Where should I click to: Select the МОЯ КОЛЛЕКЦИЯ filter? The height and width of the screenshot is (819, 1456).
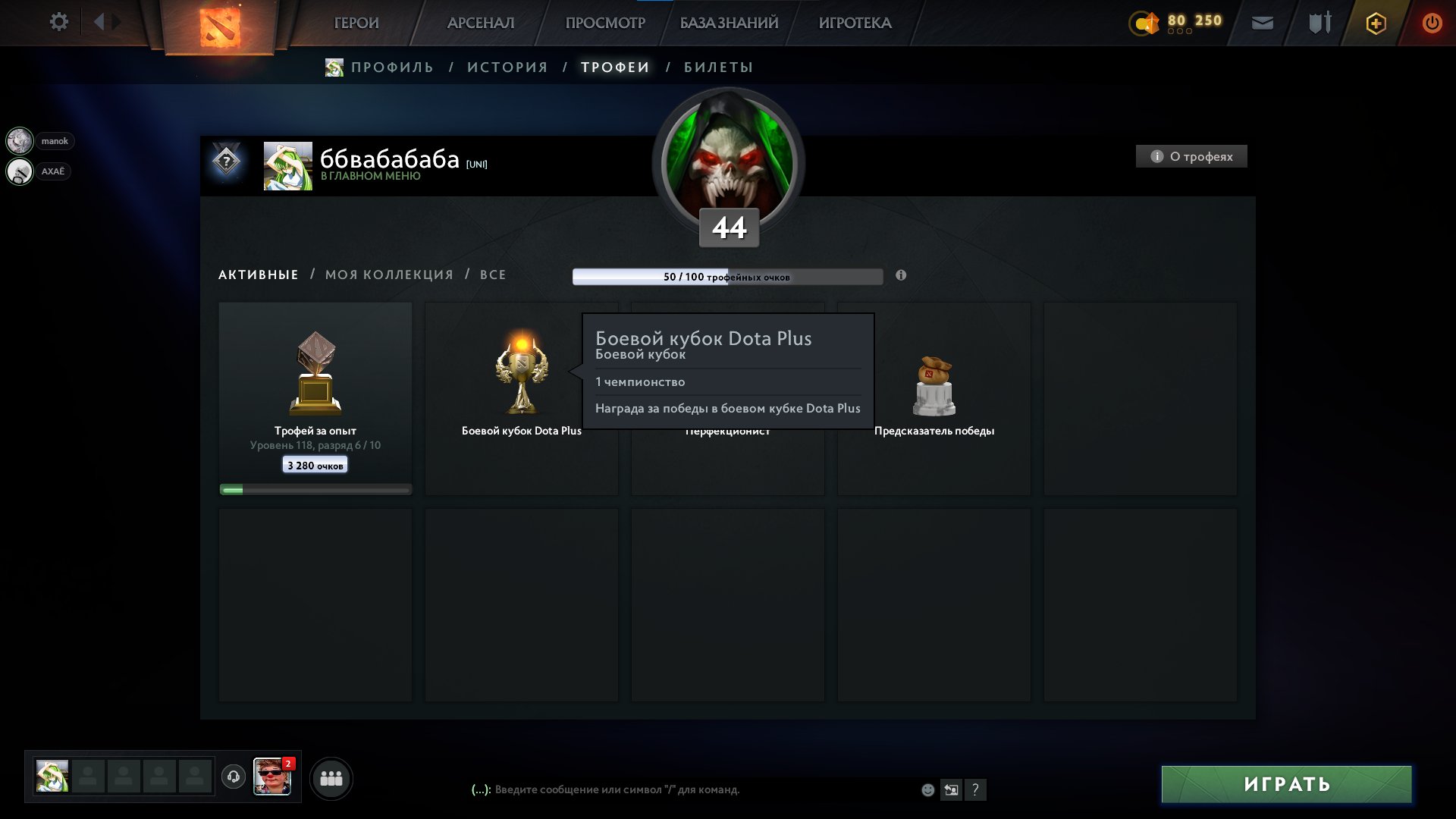tap(388, 275)
